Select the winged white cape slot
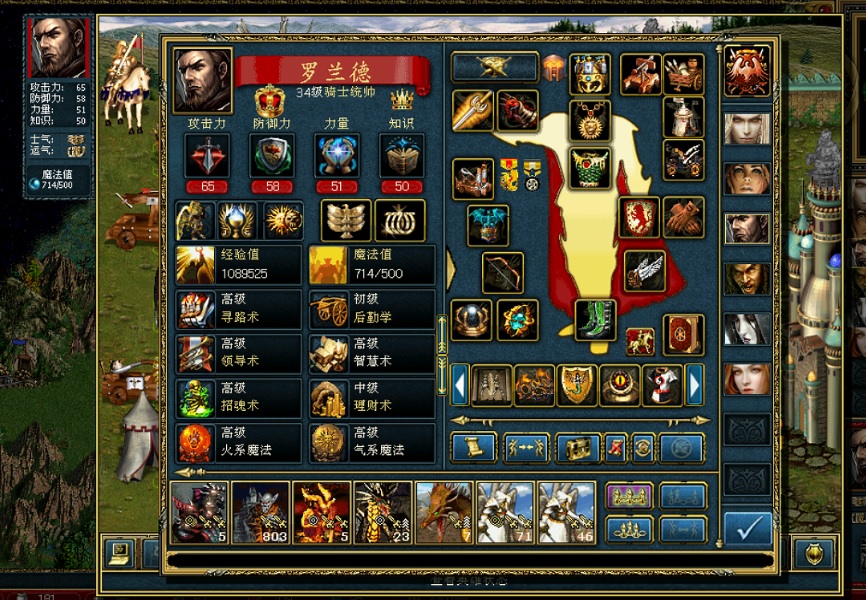This screenshot has width=866, height=600. (x=644, y=270)
